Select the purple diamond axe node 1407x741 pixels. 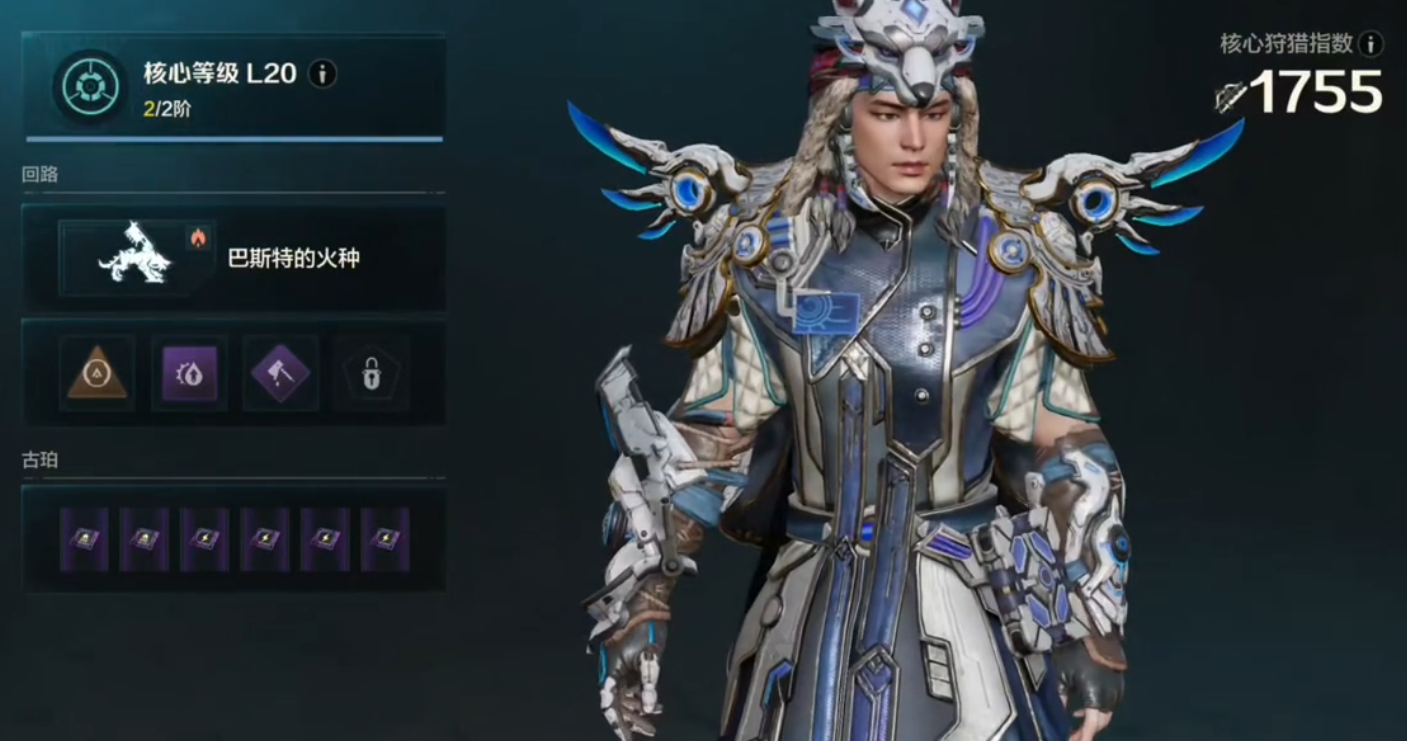(x=281, y=375)
